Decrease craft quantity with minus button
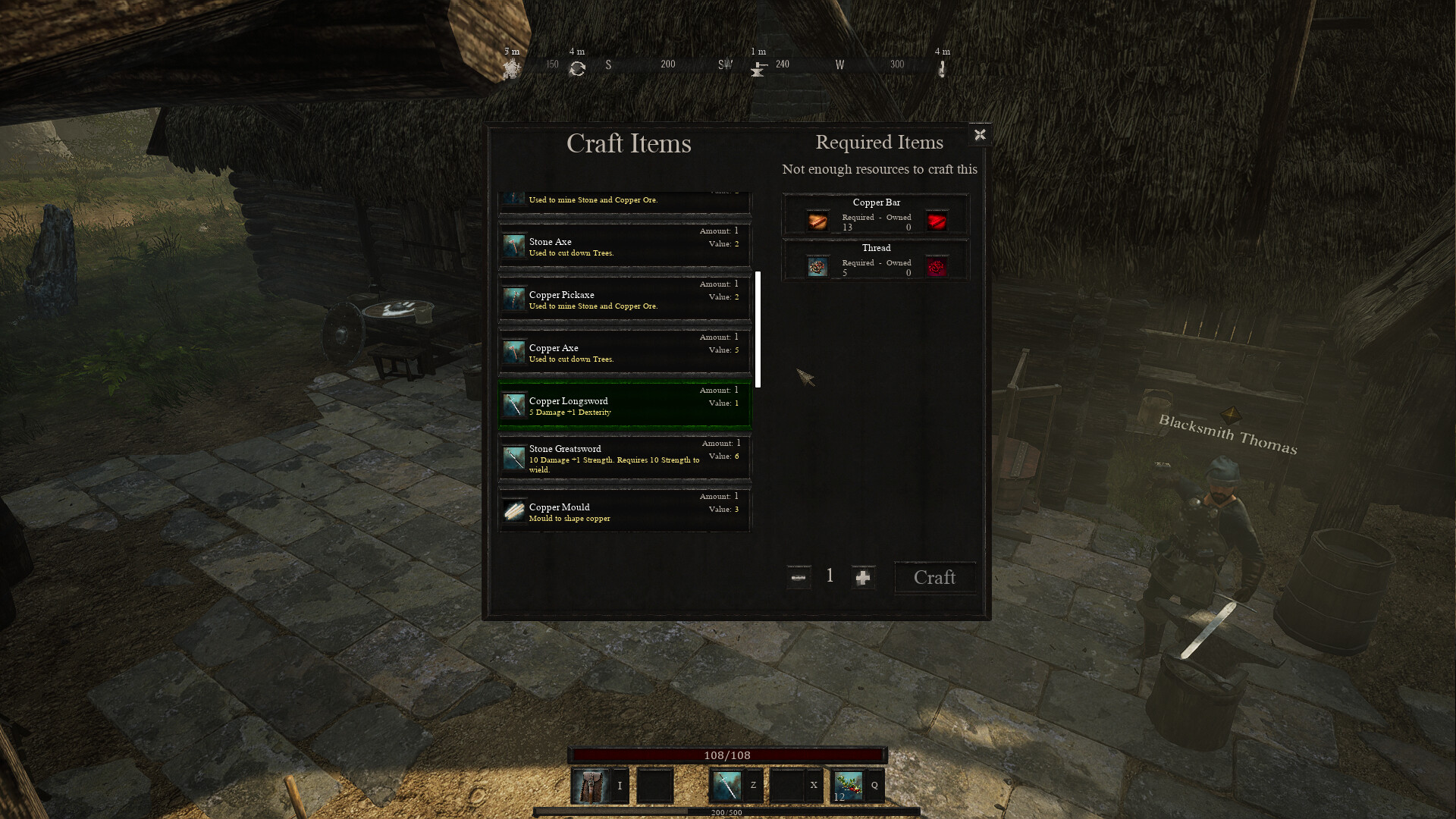 pos(799,578)
